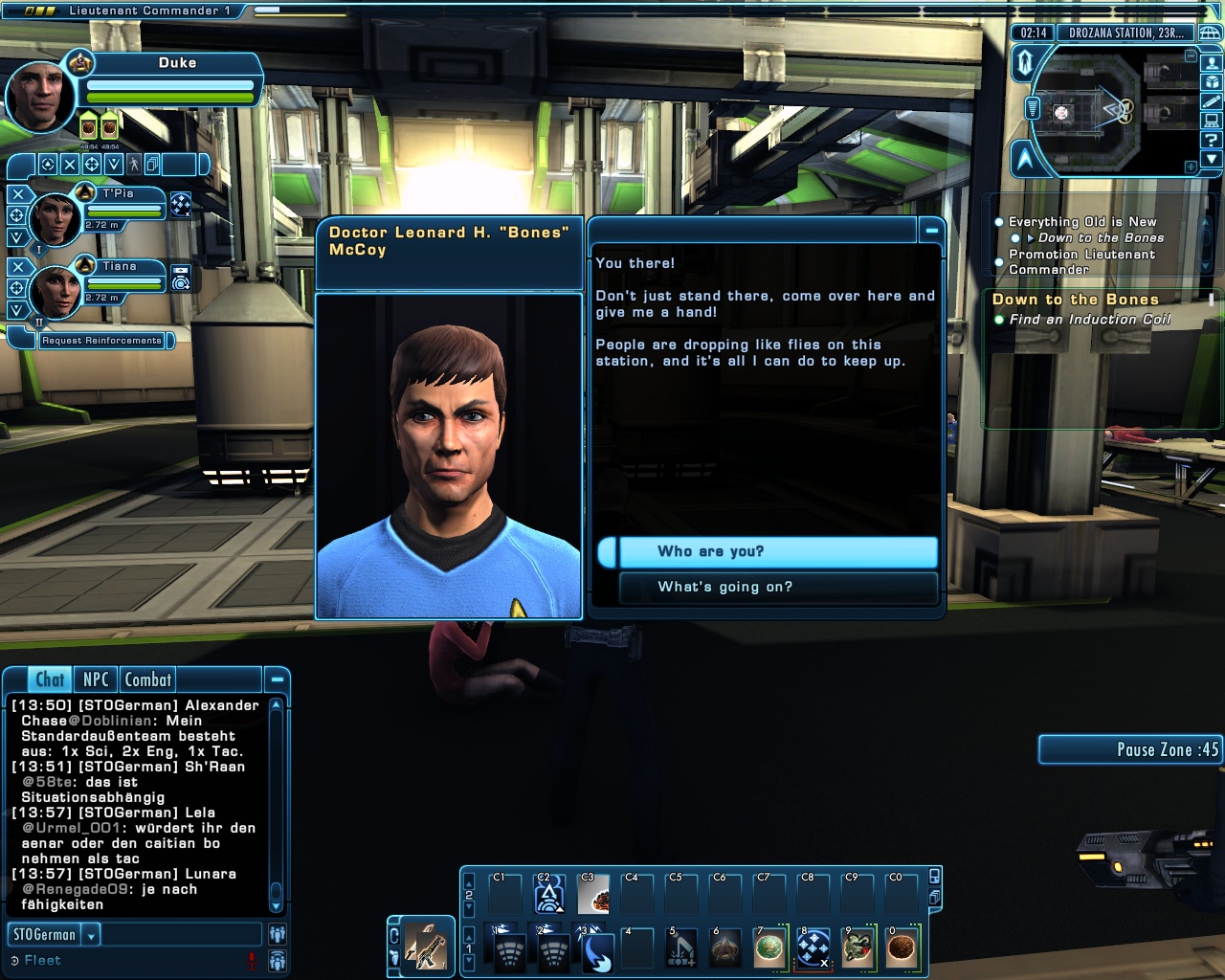Select the Find an Induction Coil objective
This screenshot has height=980, width=1225.
pos(1089,320)
